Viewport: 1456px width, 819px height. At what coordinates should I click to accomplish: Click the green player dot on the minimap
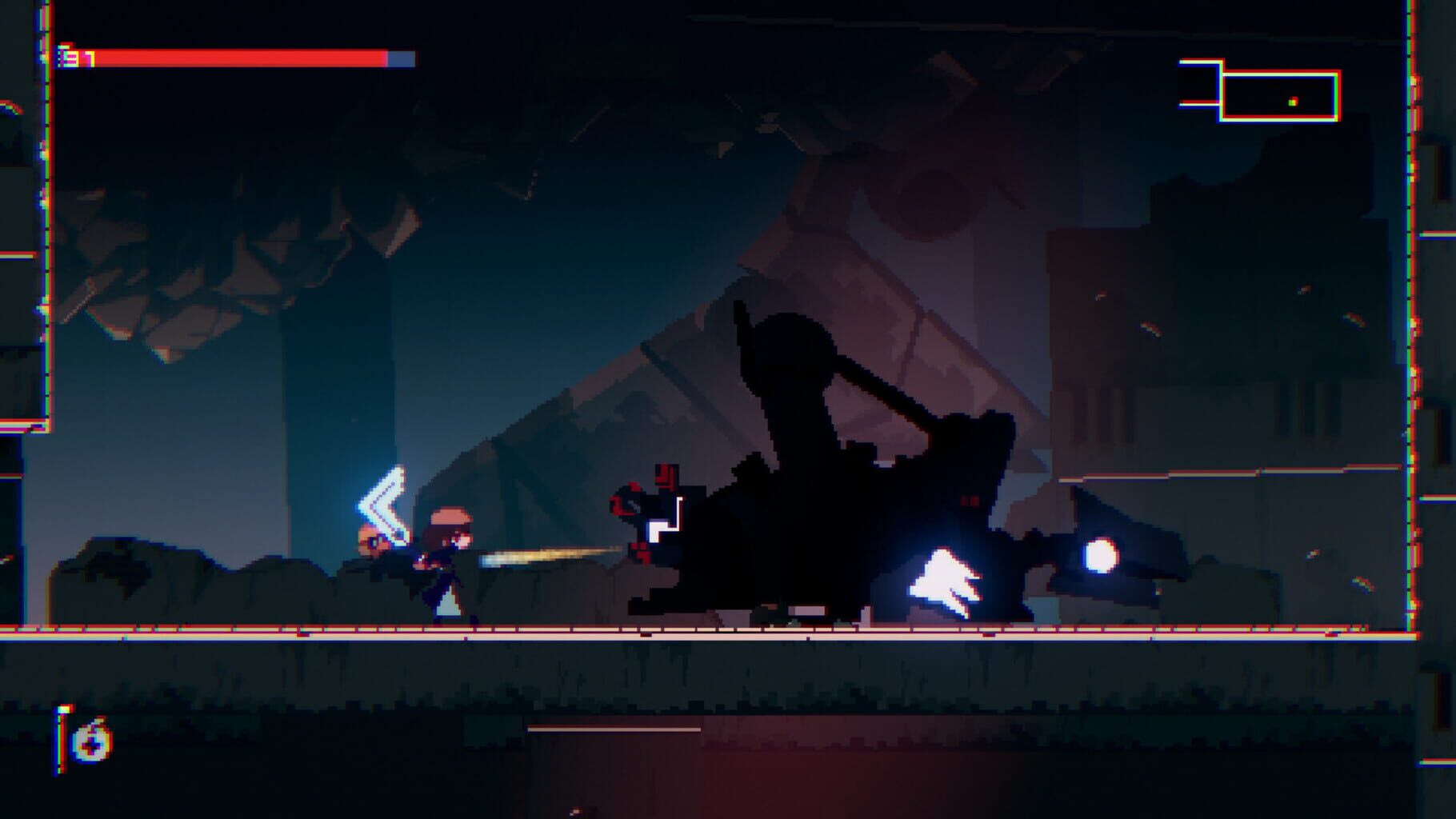point(1292,102)
